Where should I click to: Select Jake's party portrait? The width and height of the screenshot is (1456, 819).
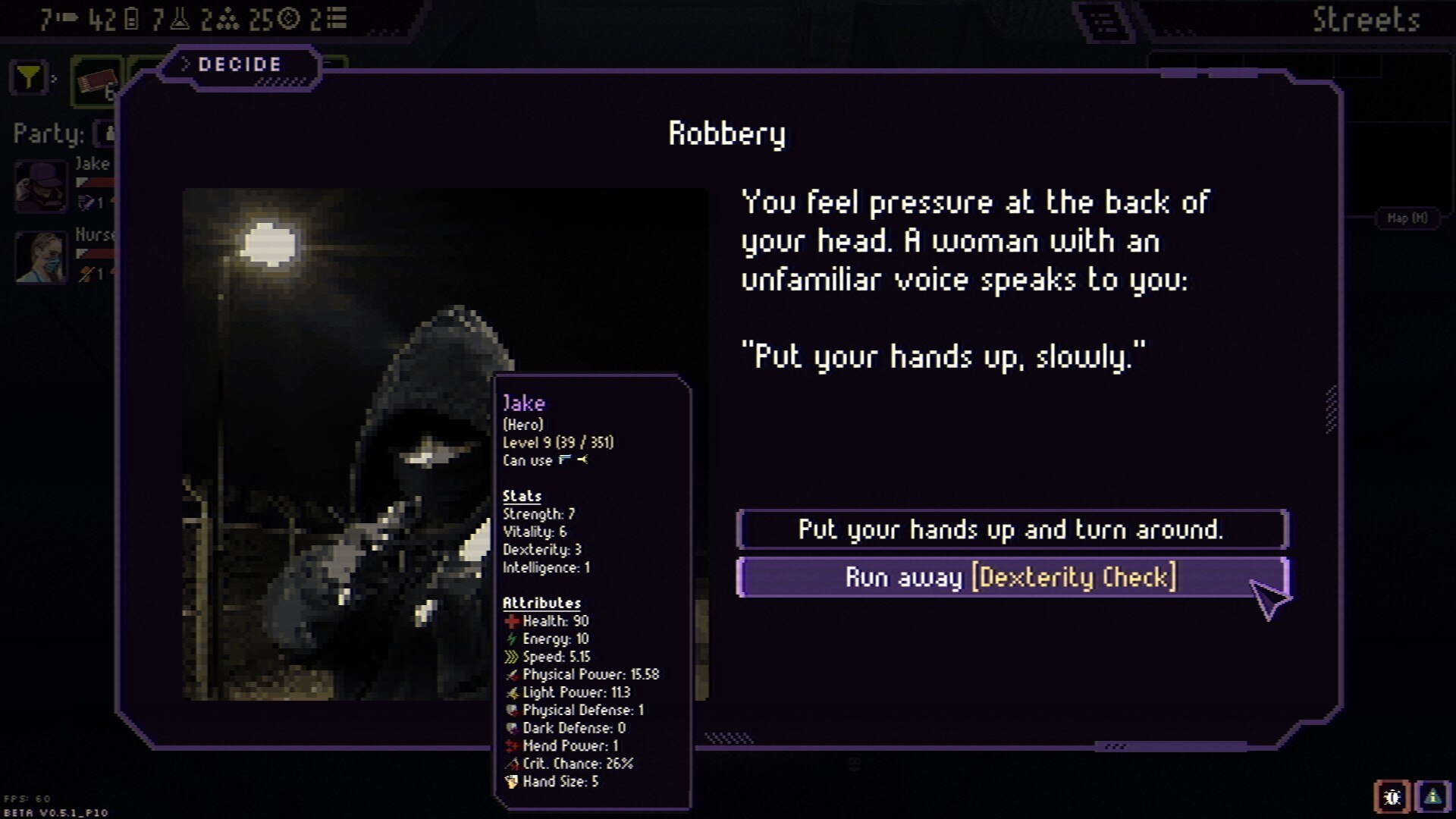[x=41, y=186]
